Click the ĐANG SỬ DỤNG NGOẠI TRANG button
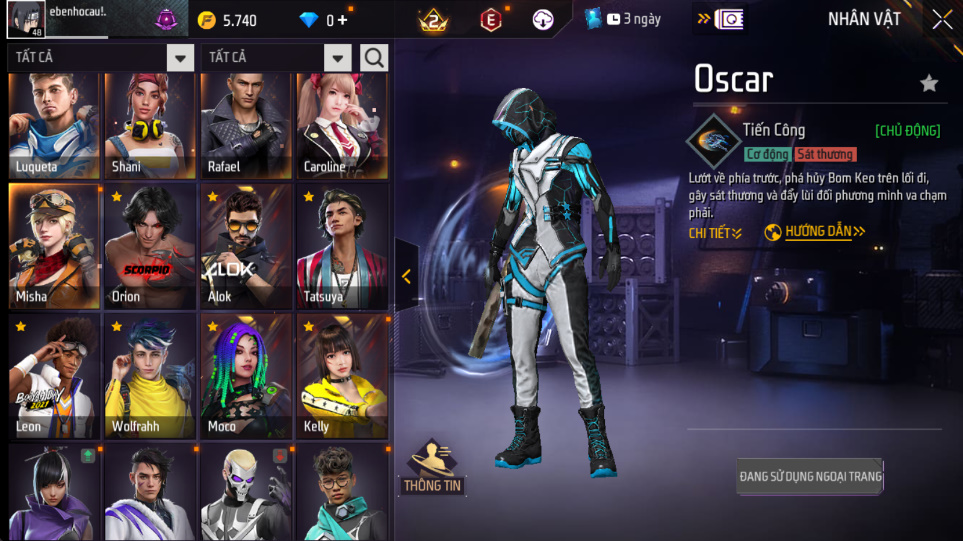 pos(810,476)
